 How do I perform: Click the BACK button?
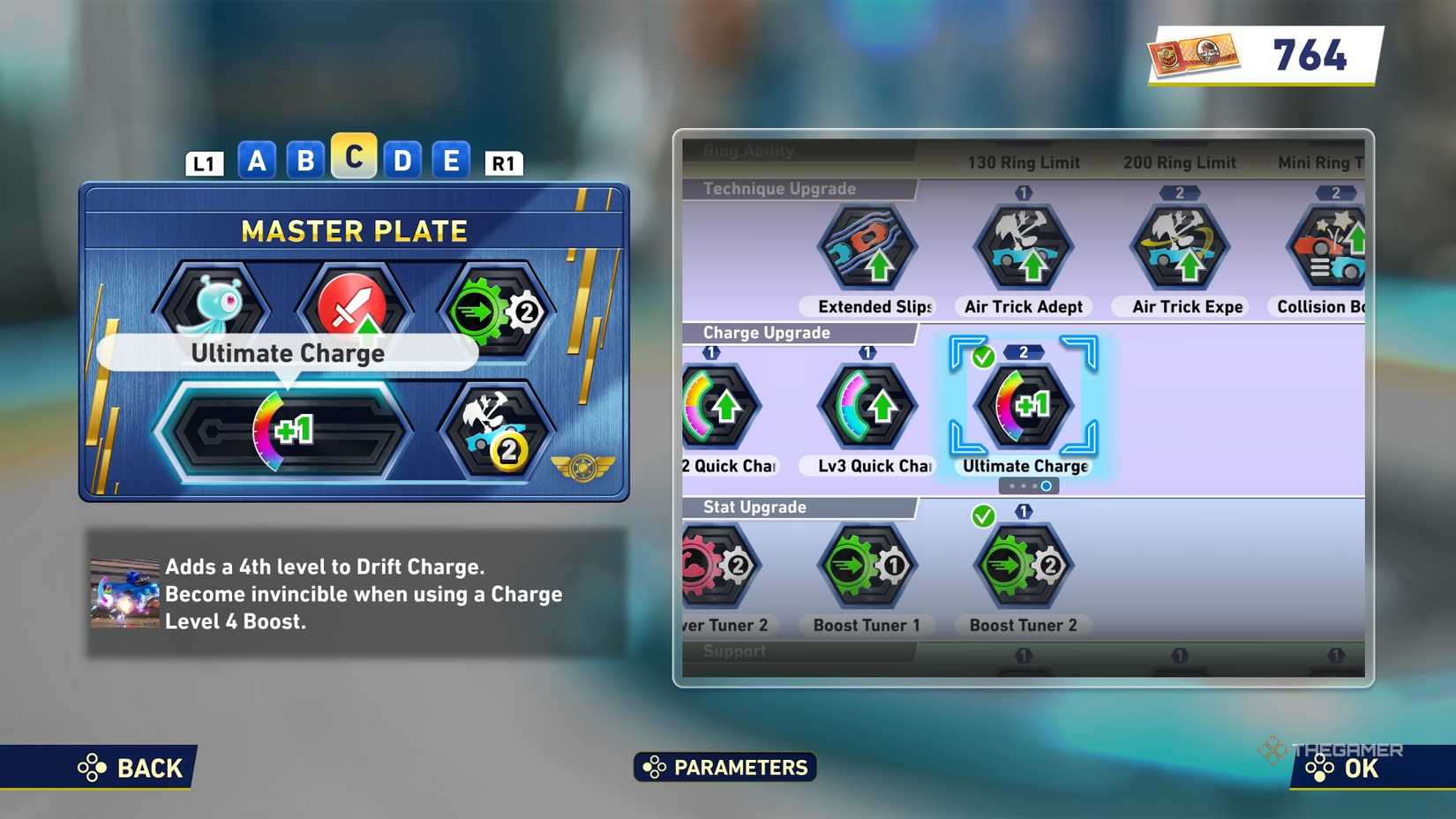click(124, 767)
